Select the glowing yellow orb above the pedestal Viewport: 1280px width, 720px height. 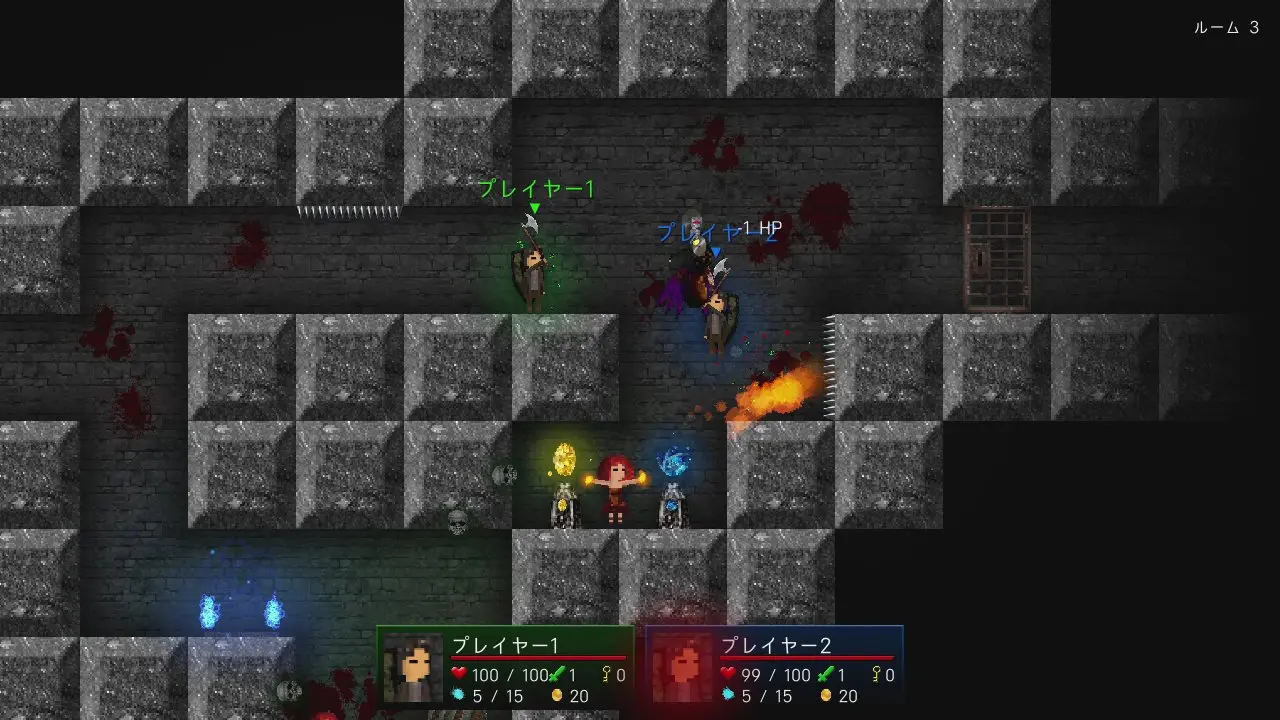pyautogui.click(x=563, y=459)
